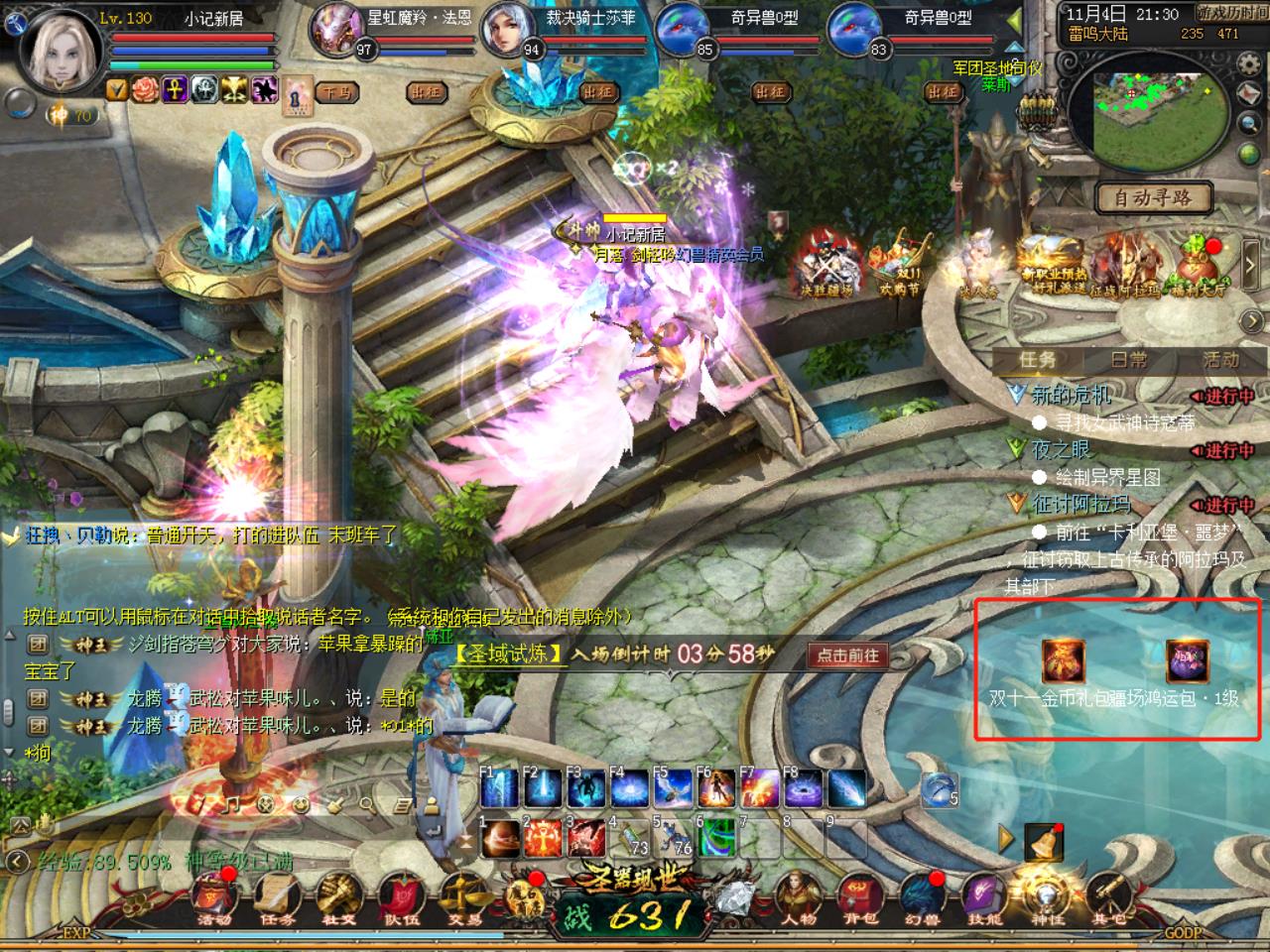This screenshot has width=1270, height=952.
Task: Open settings via the minimap gear icon
Action: click(1247, 65)
